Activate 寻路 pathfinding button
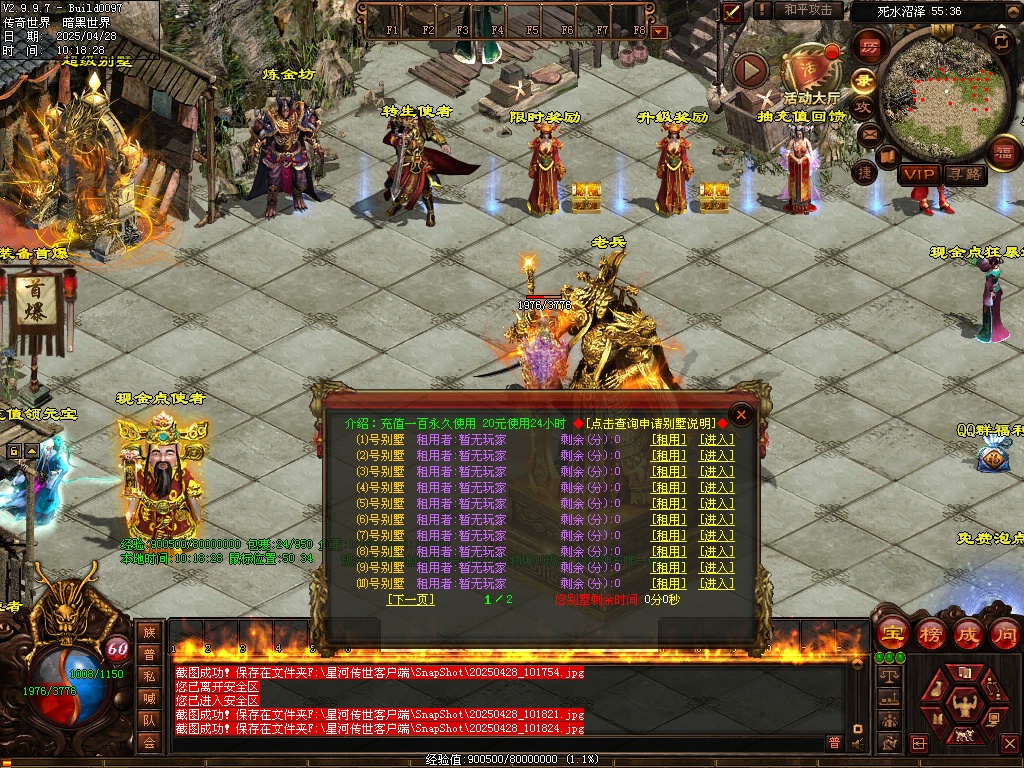The height and width of the screenshot is (768, 1024). pyautogui.click(x=964, y=174)
